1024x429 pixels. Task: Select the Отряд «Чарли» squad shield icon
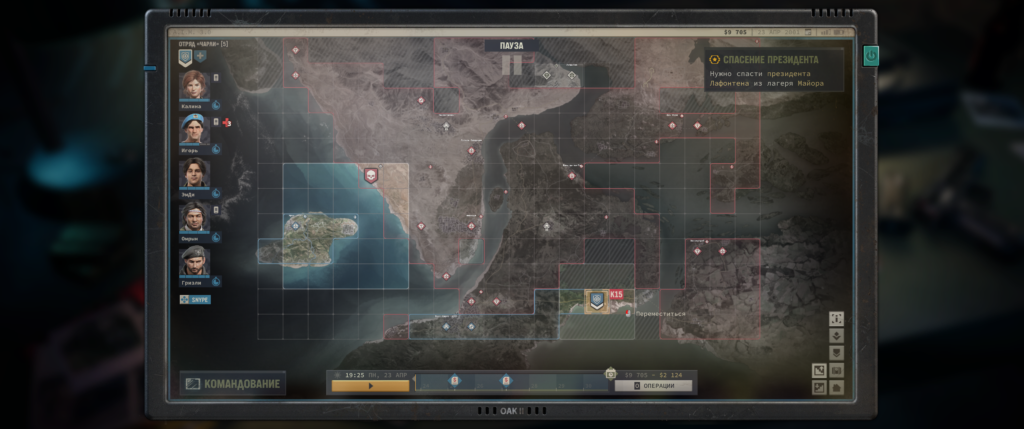(x=185, y=58)
